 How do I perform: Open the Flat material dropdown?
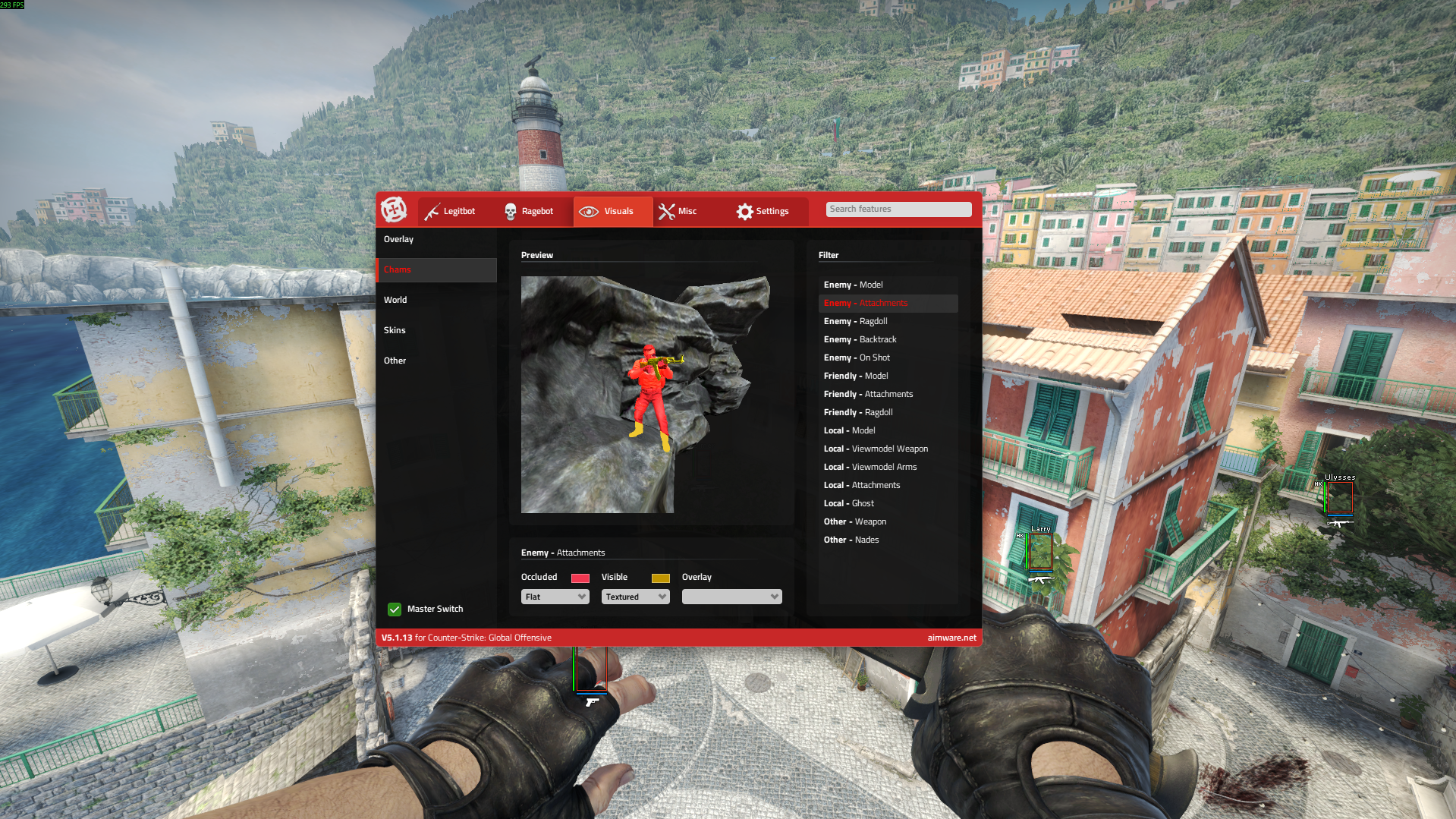pos(555,597)
